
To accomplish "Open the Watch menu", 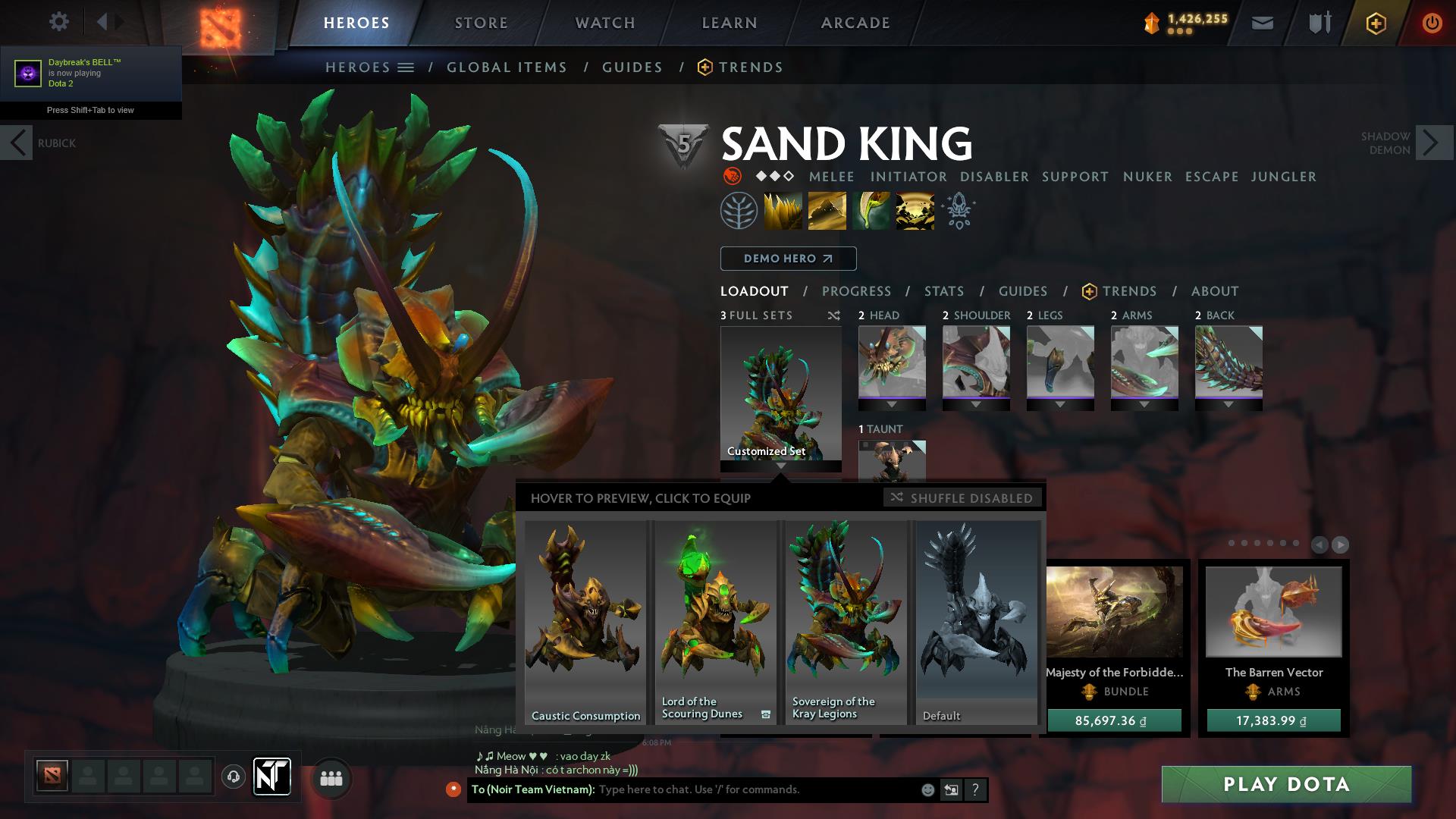I will (604, 23).
